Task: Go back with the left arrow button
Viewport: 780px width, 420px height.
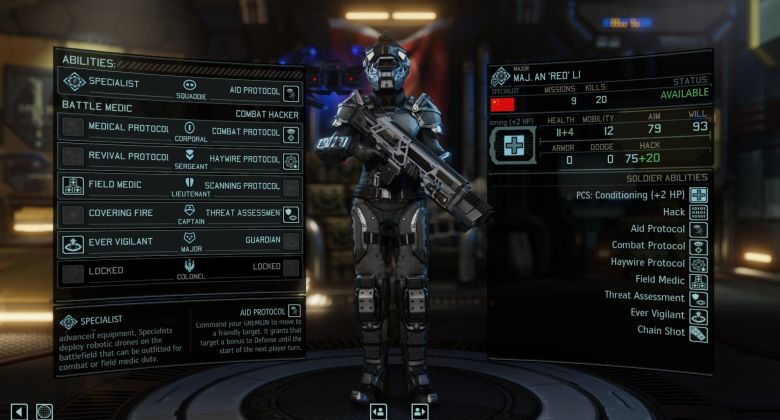Action: coord(19,410)
